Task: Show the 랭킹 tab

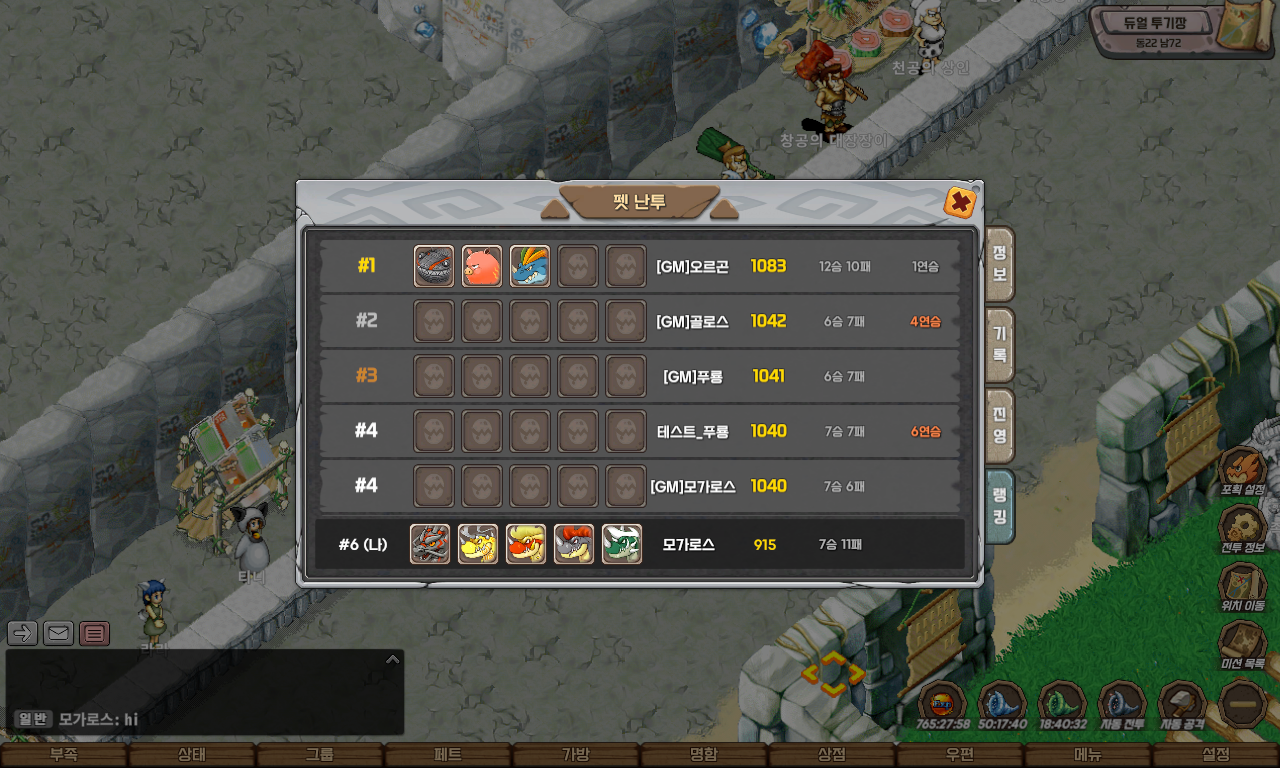Action: 999,506
